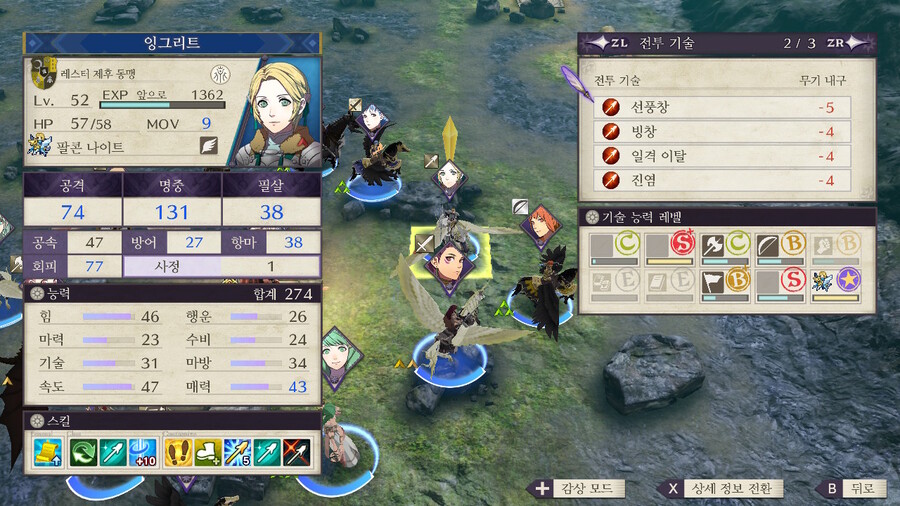Open 감상 모드 viewing mode
The width and height of the screenshot is (900, 506).
click(580, 489)
